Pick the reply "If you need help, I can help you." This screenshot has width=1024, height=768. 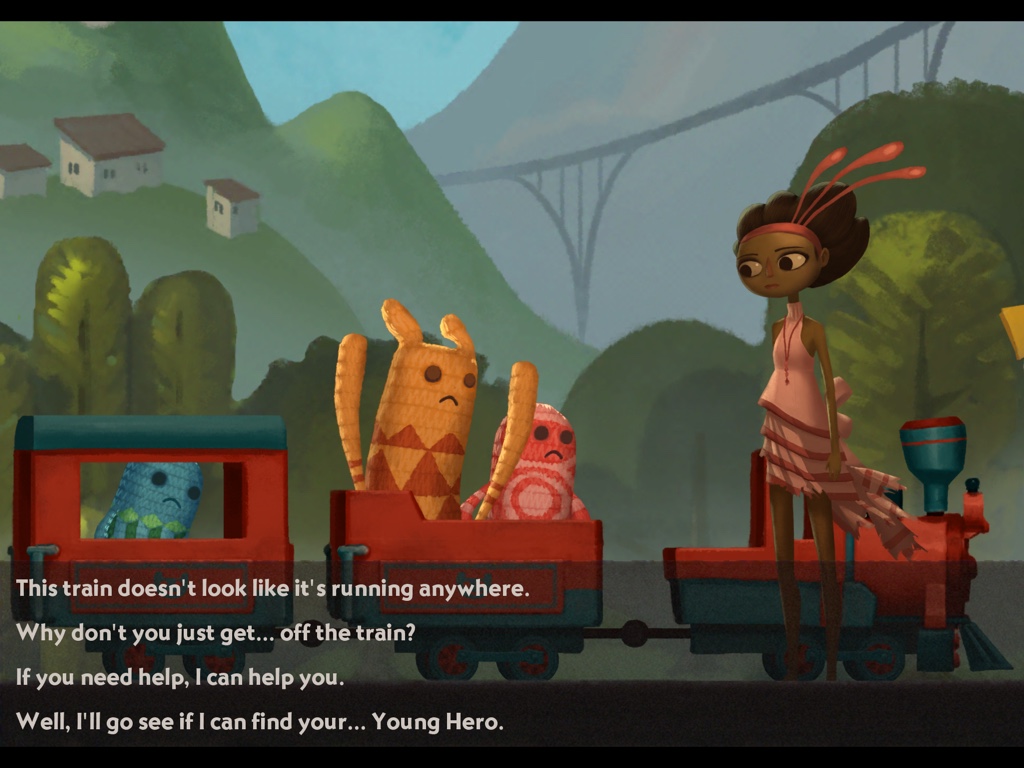(180, 677)
